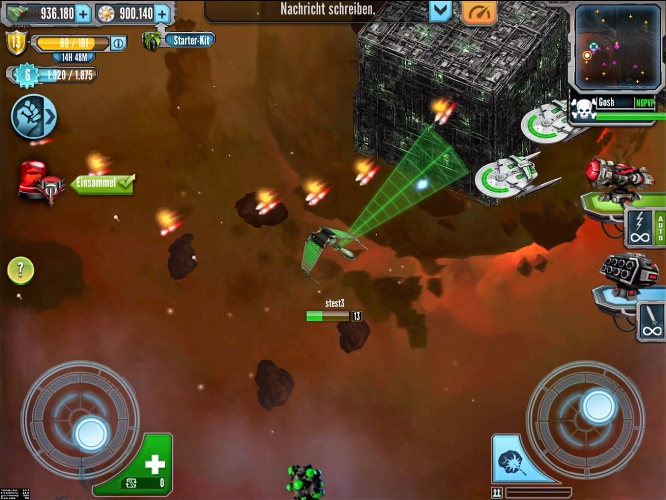Open the yellow question mark help
The width and height of the screenshot is (666, 500).
[21, 269]
